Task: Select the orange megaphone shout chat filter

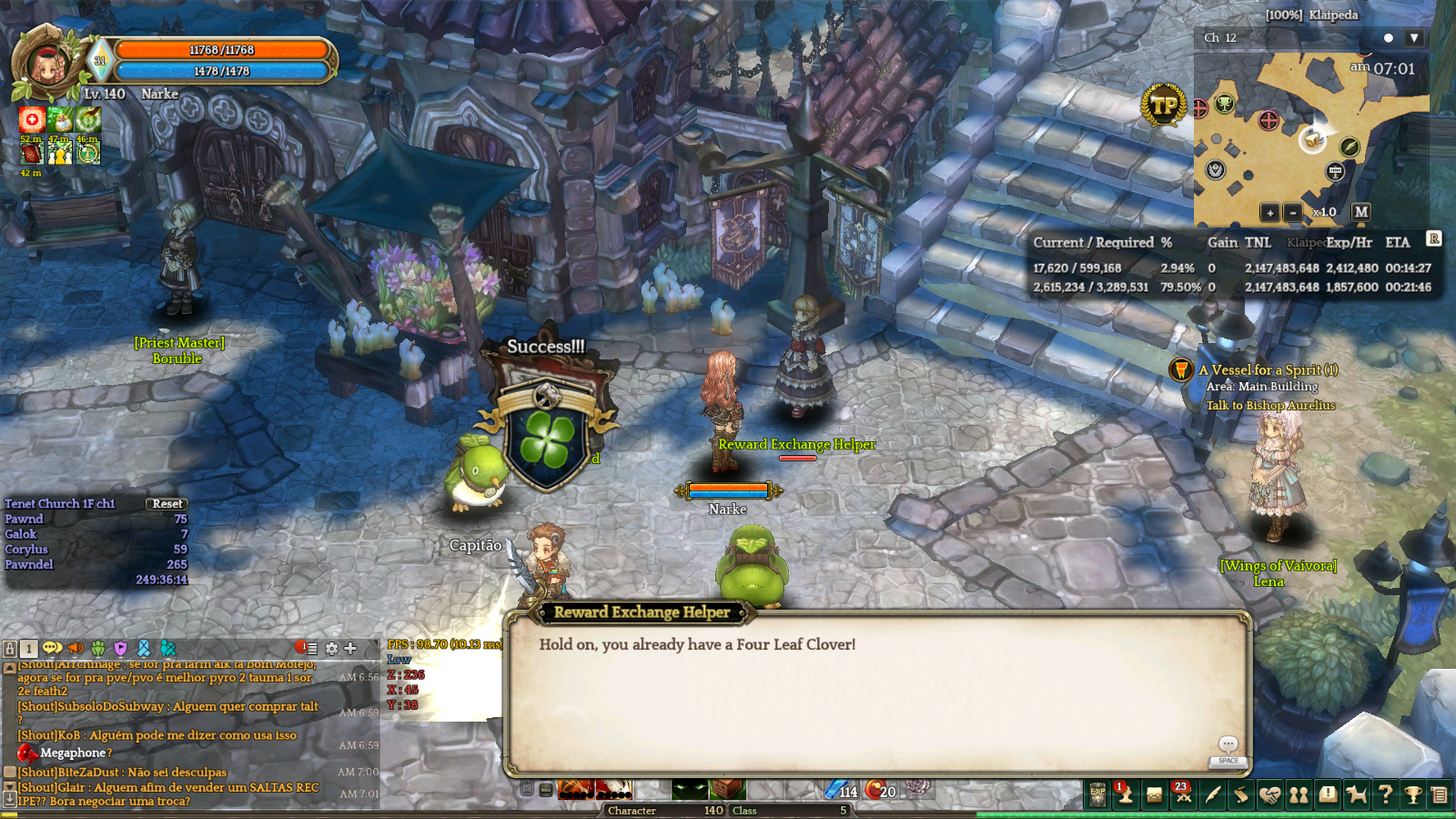Action: (76, 649)
